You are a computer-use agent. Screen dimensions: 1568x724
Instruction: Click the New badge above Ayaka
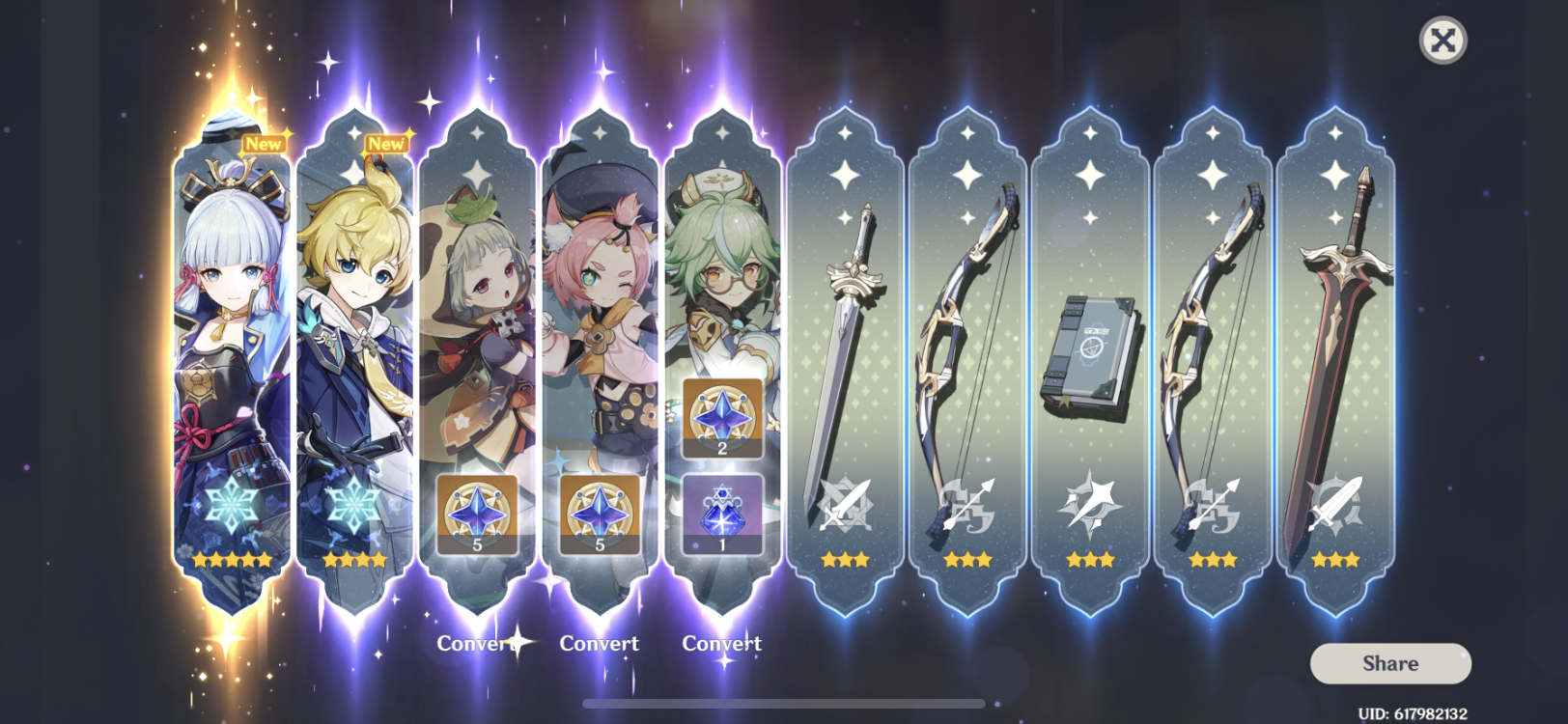pyautogui.click(x=263, y=142)
